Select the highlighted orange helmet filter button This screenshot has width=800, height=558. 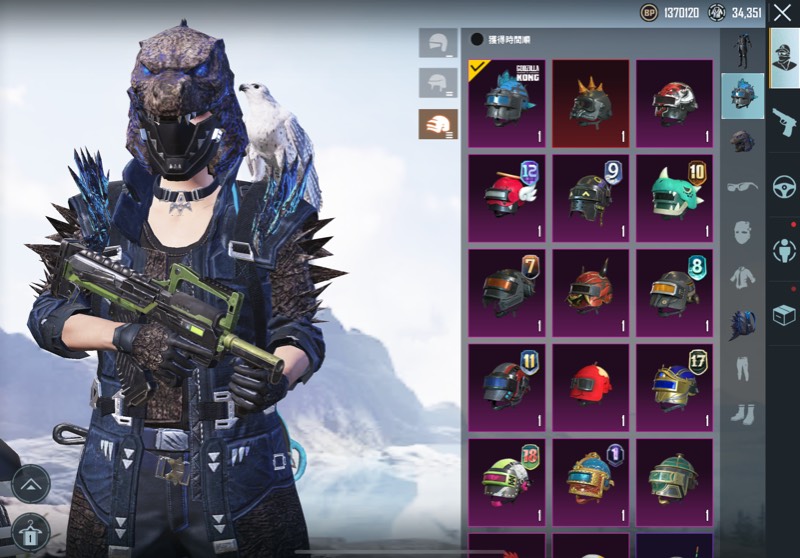[437, 124]
